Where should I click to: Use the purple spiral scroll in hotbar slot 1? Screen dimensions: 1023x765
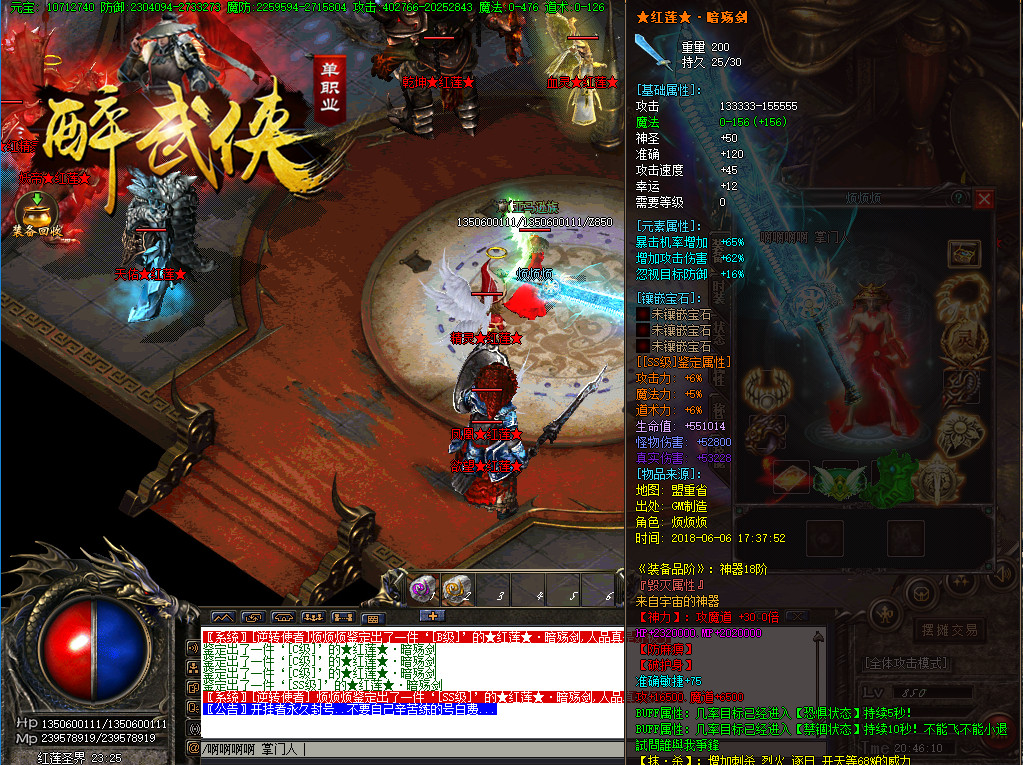pos(422,589)
